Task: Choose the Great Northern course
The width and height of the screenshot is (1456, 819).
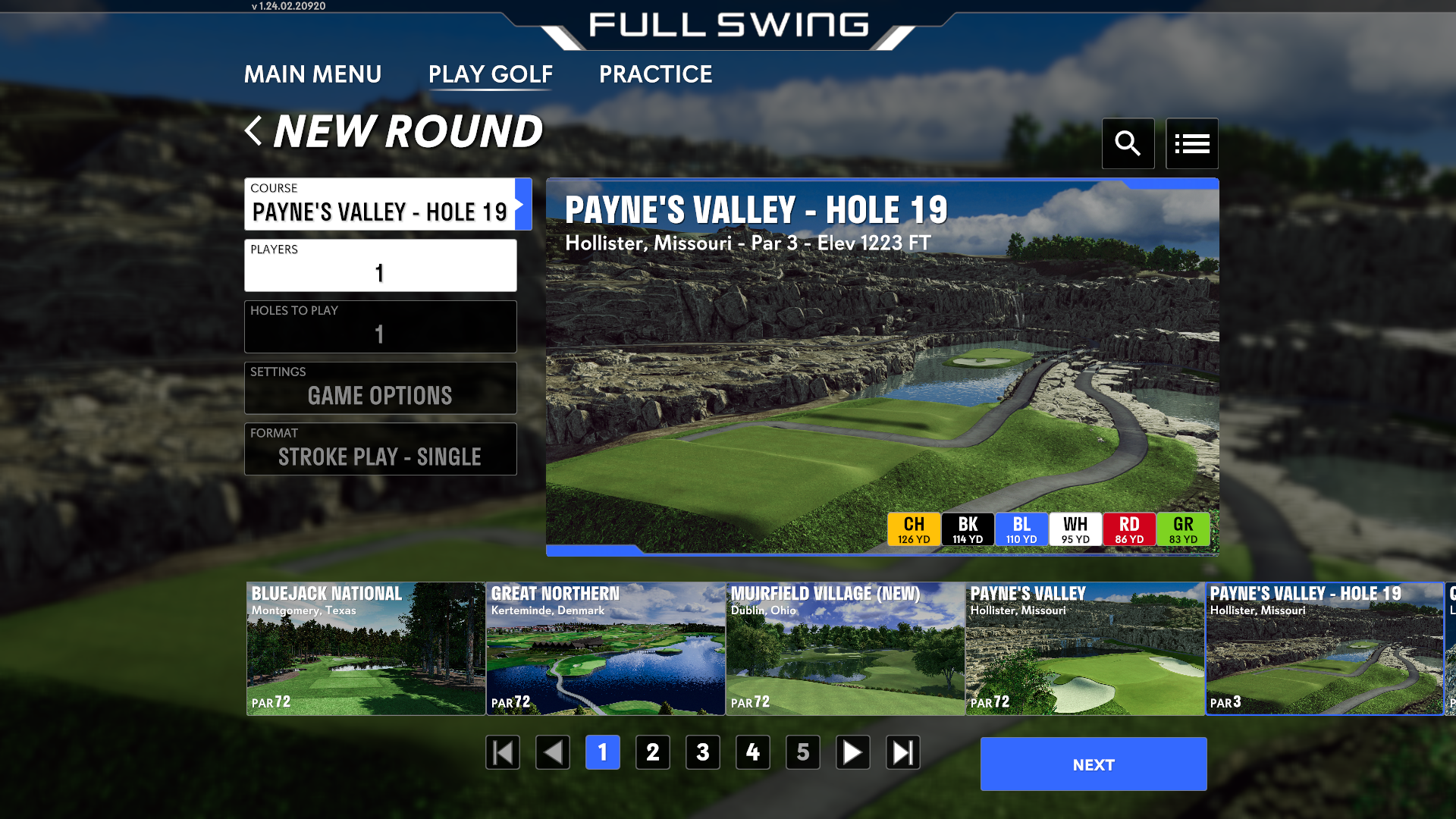Action: [x=605, y=648]
